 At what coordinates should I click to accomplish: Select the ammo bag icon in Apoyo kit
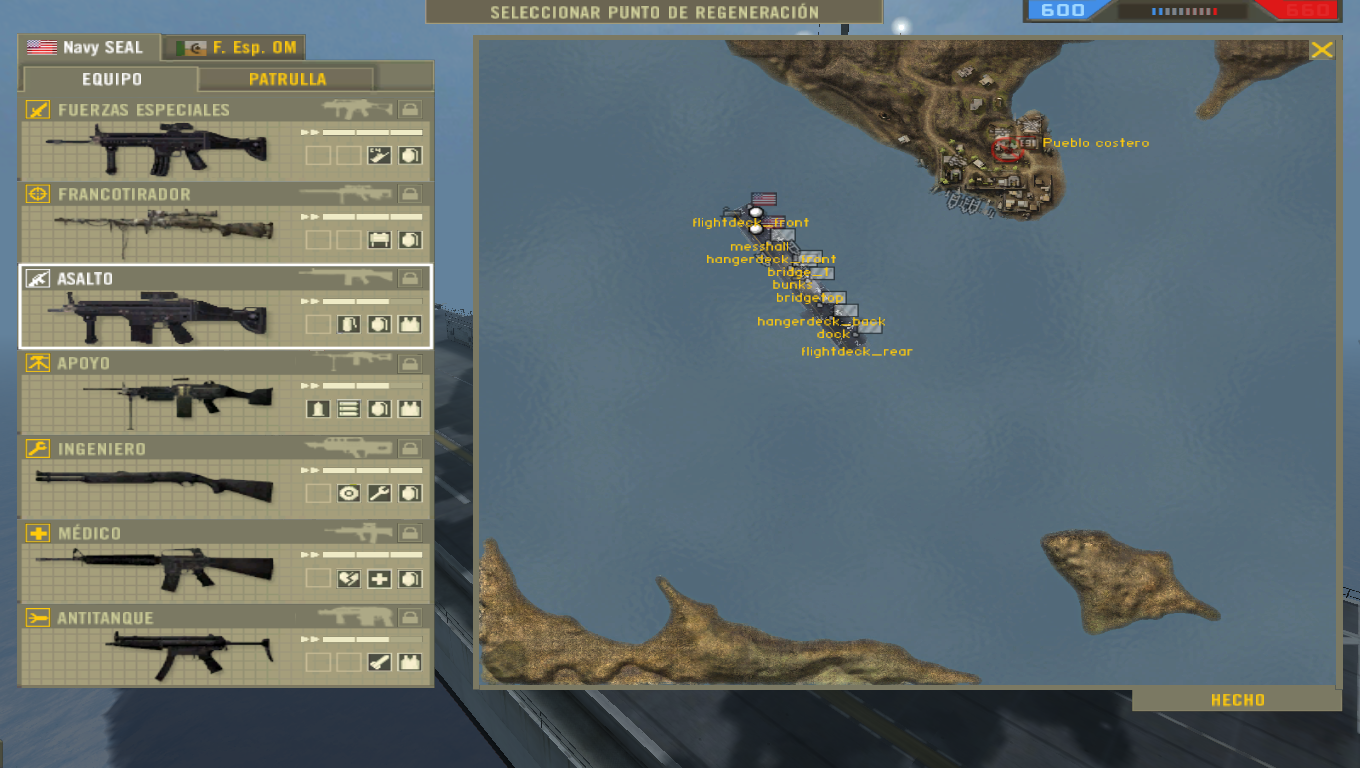point(347,408)
